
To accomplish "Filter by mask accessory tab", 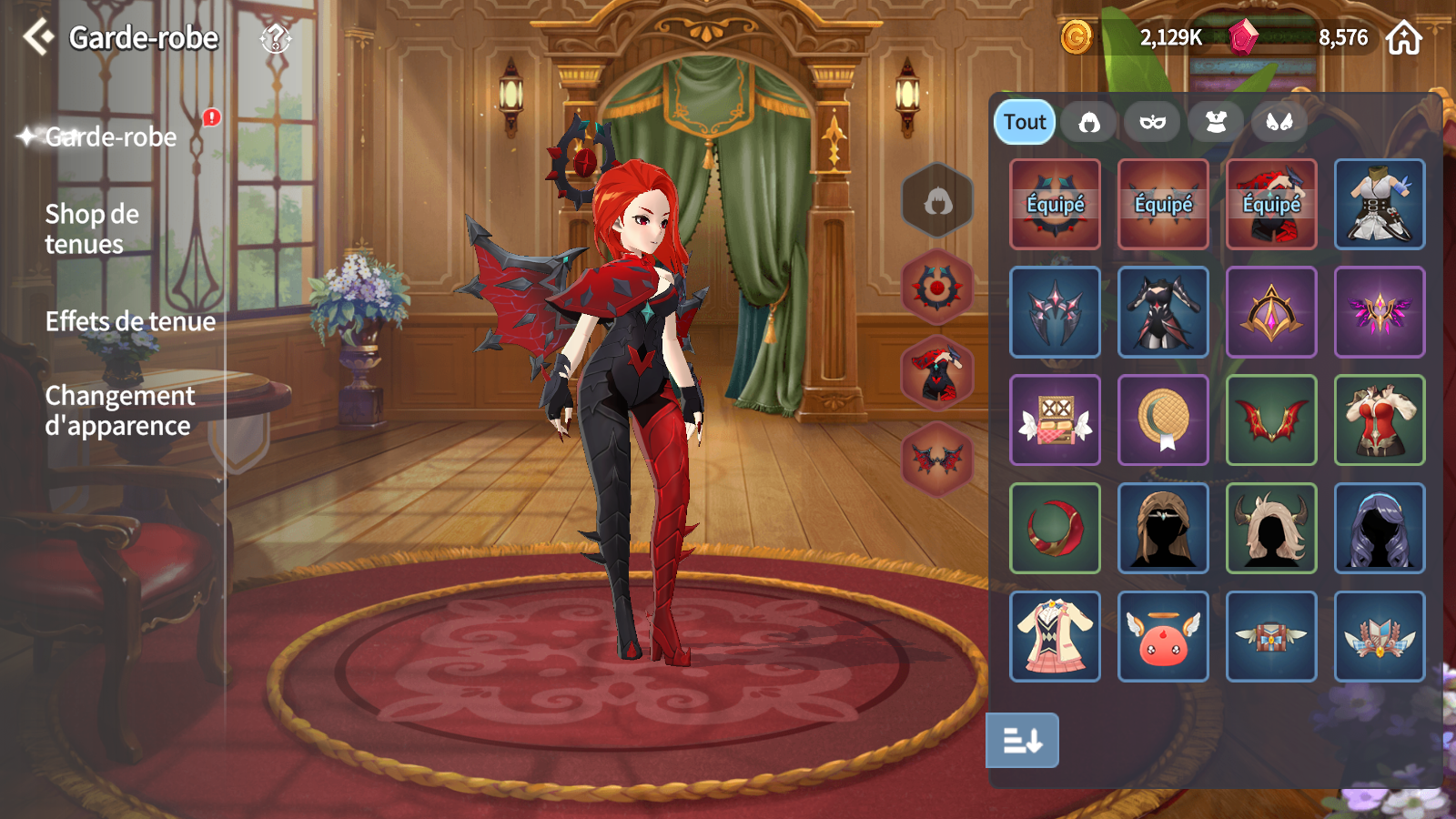I will point(1153,122).
